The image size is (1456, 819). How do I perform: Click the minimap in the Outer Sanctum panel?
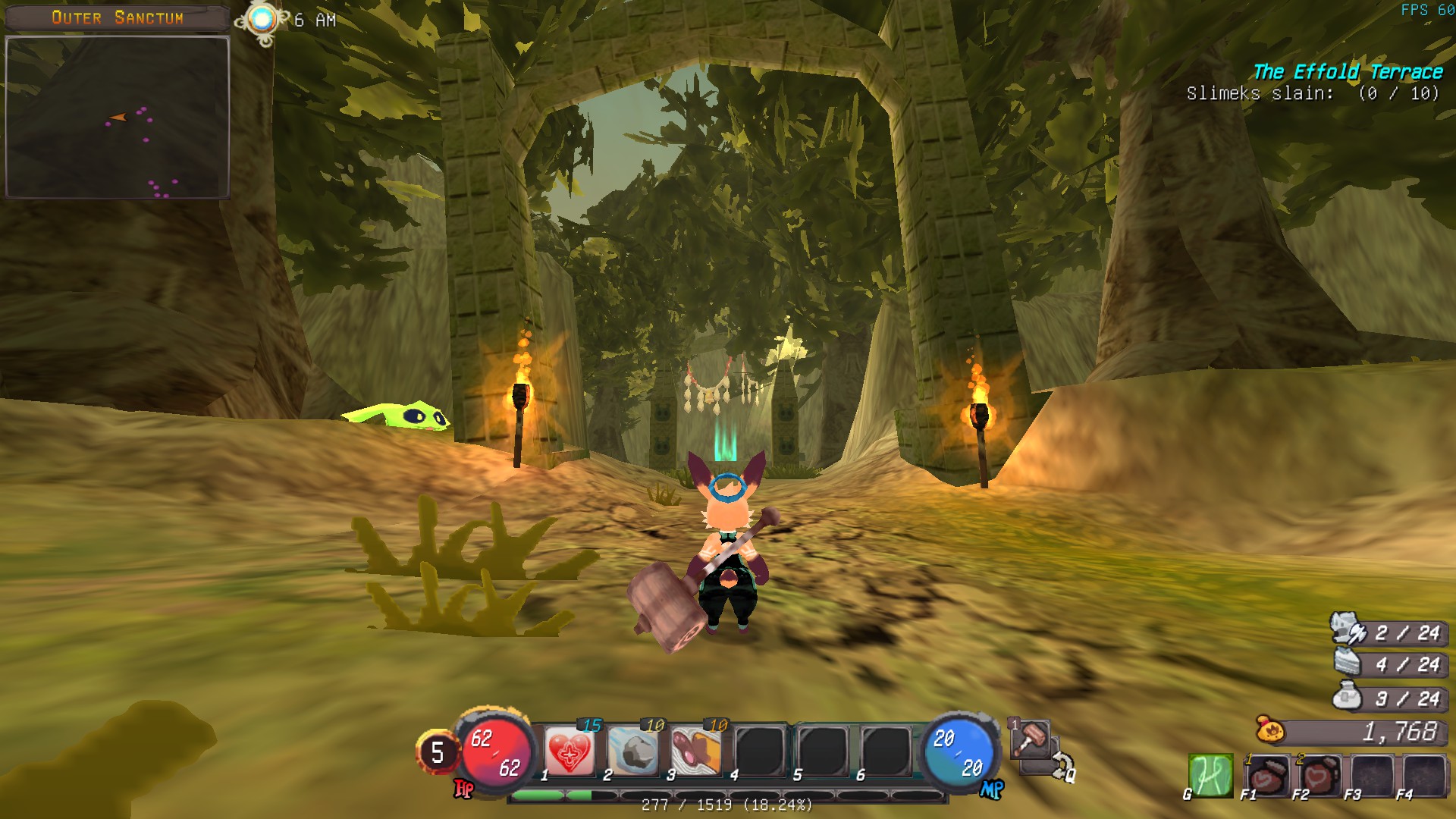[118, 118]
